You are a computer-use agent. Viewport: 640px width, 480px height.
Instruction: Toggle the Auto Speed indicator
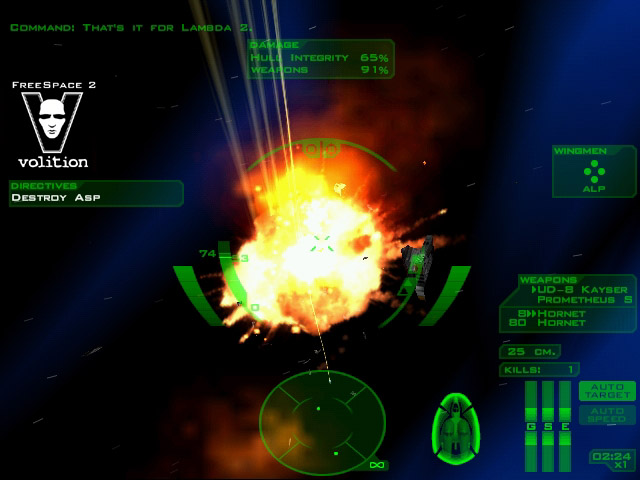coord(607,414)
